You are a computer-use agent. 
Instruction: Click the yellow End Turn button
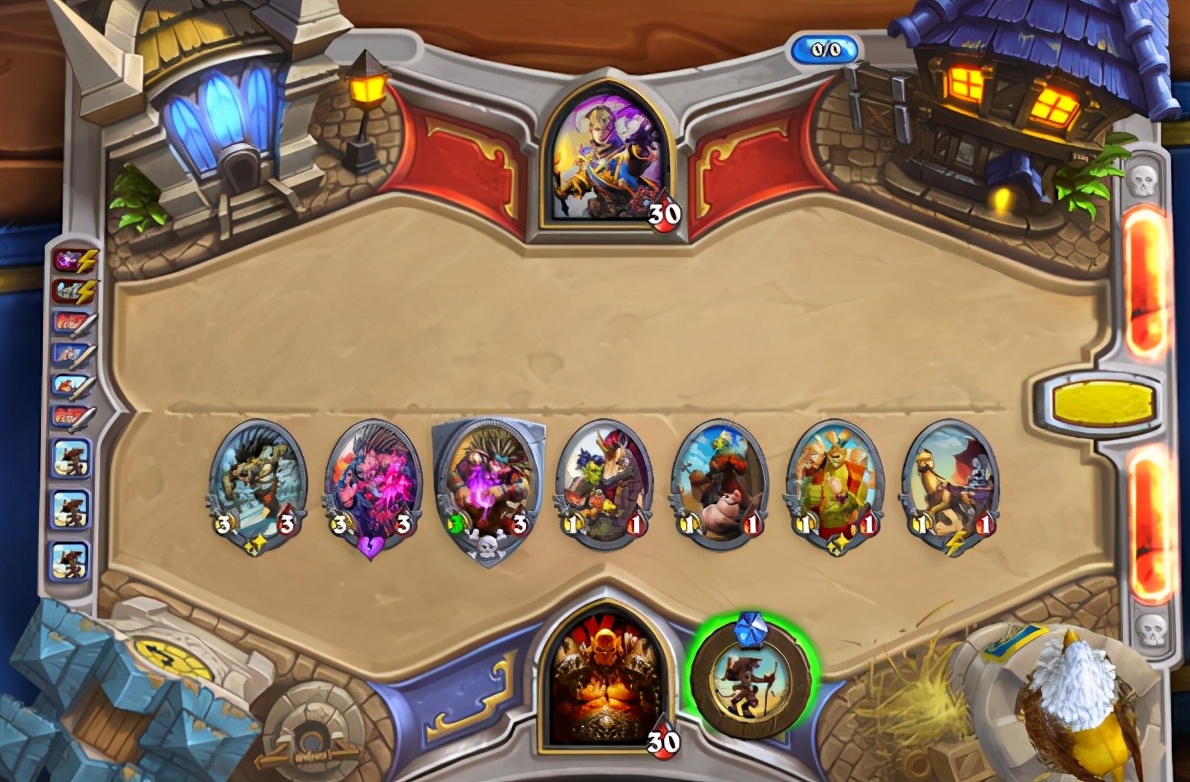[1104, 403]
